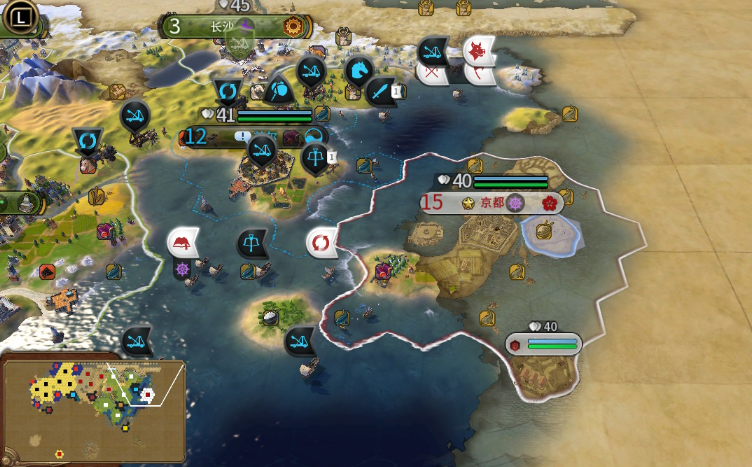Select the small city banner with red hexagon
This screenshot has height=467, width=752.
tap(543, 344)
